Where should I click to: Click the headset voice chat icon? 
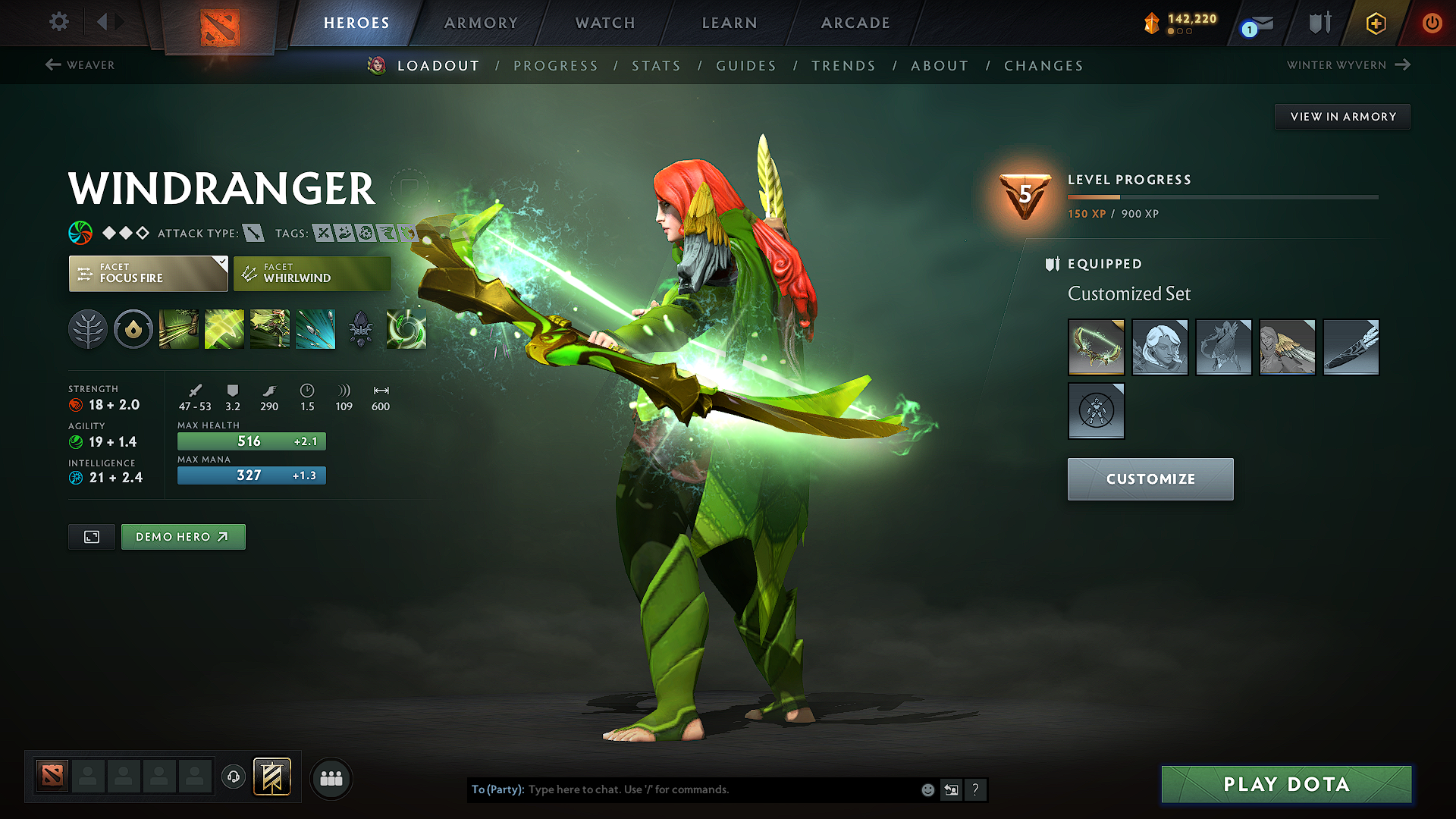(x=233, y=777)
